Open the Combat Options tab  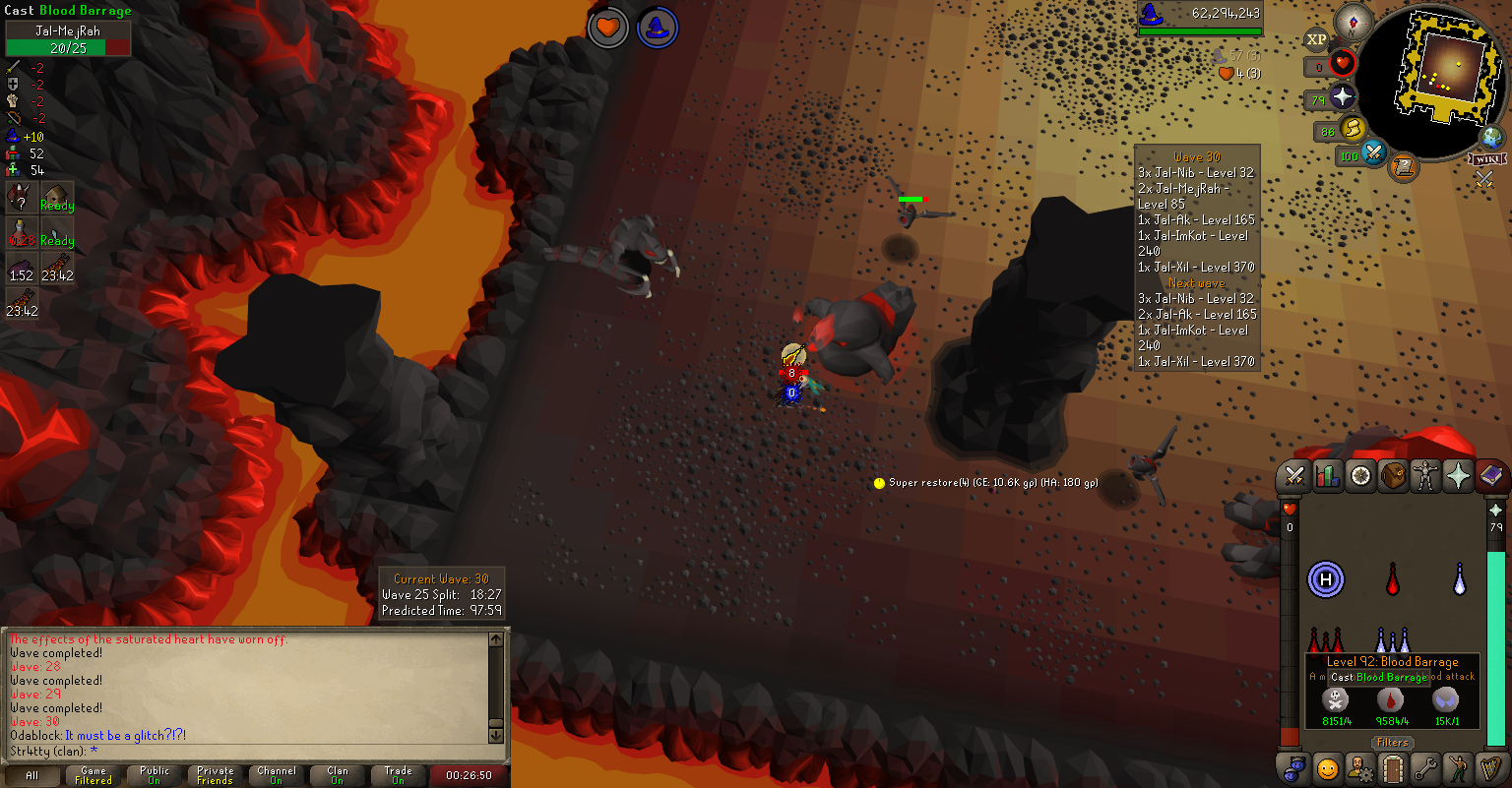[x=1295, y=477]
